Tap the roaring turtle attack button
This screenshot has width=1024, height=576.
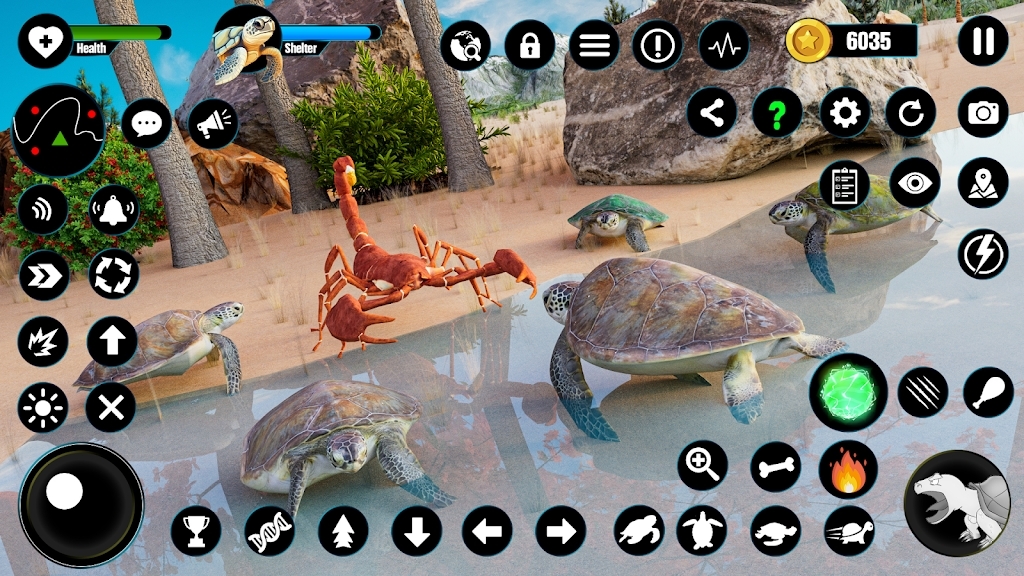[x=956, y=503]
